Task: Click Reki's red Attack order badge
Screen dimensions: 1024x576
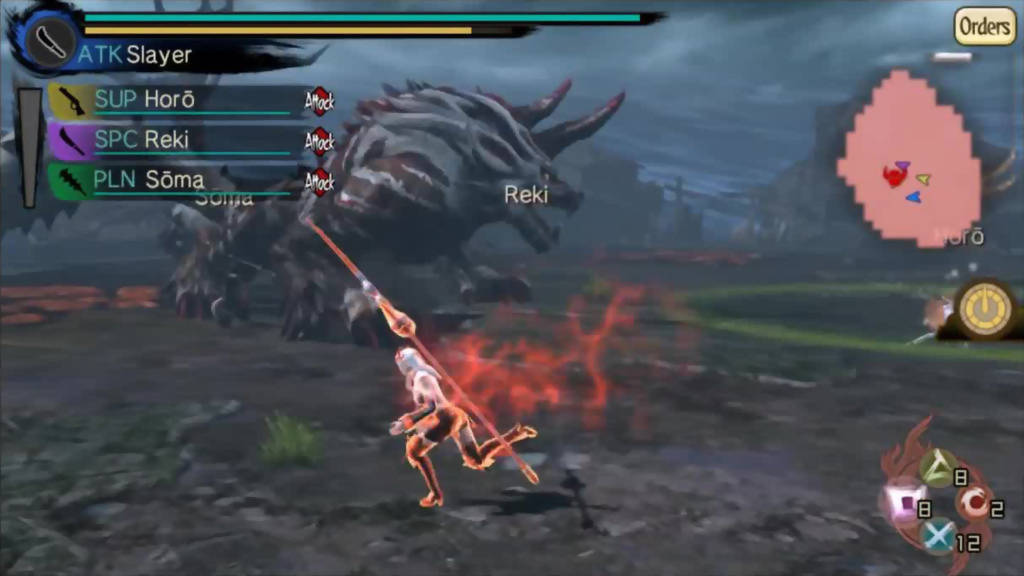Action: click(320, 141)
